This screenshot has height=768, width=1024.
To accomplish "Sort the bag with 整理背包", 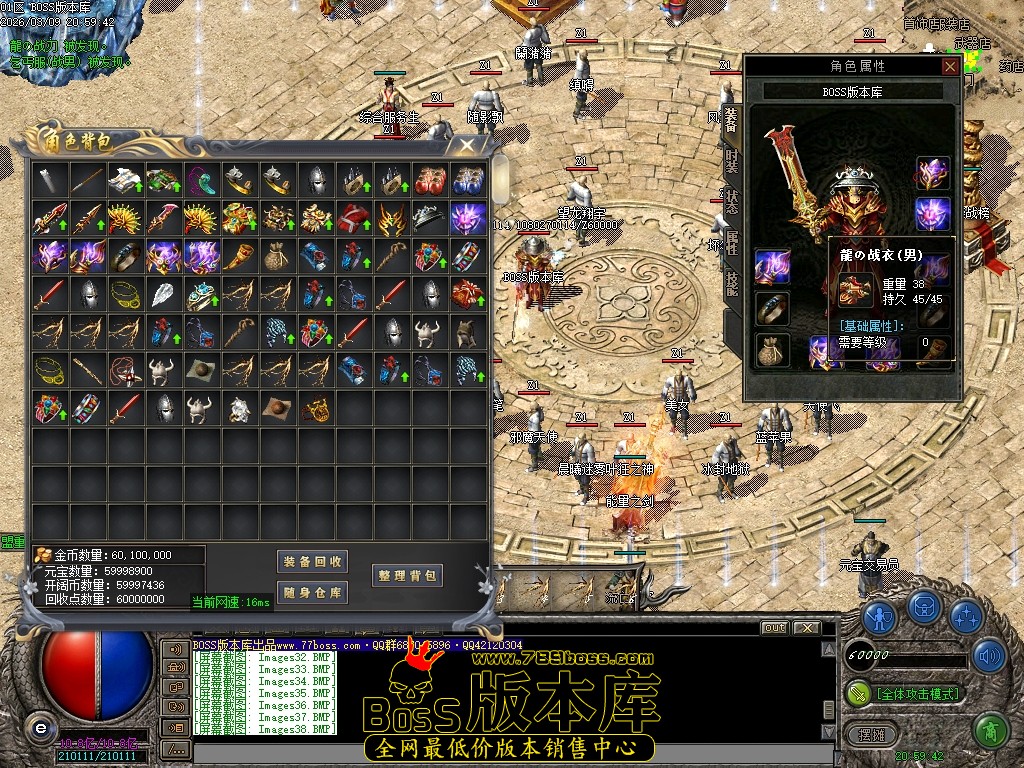I will [407, 575].
